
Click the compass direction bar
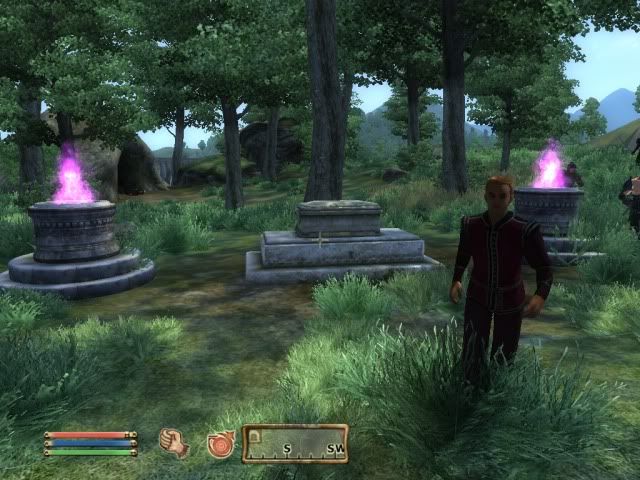(x=295, y=443)
